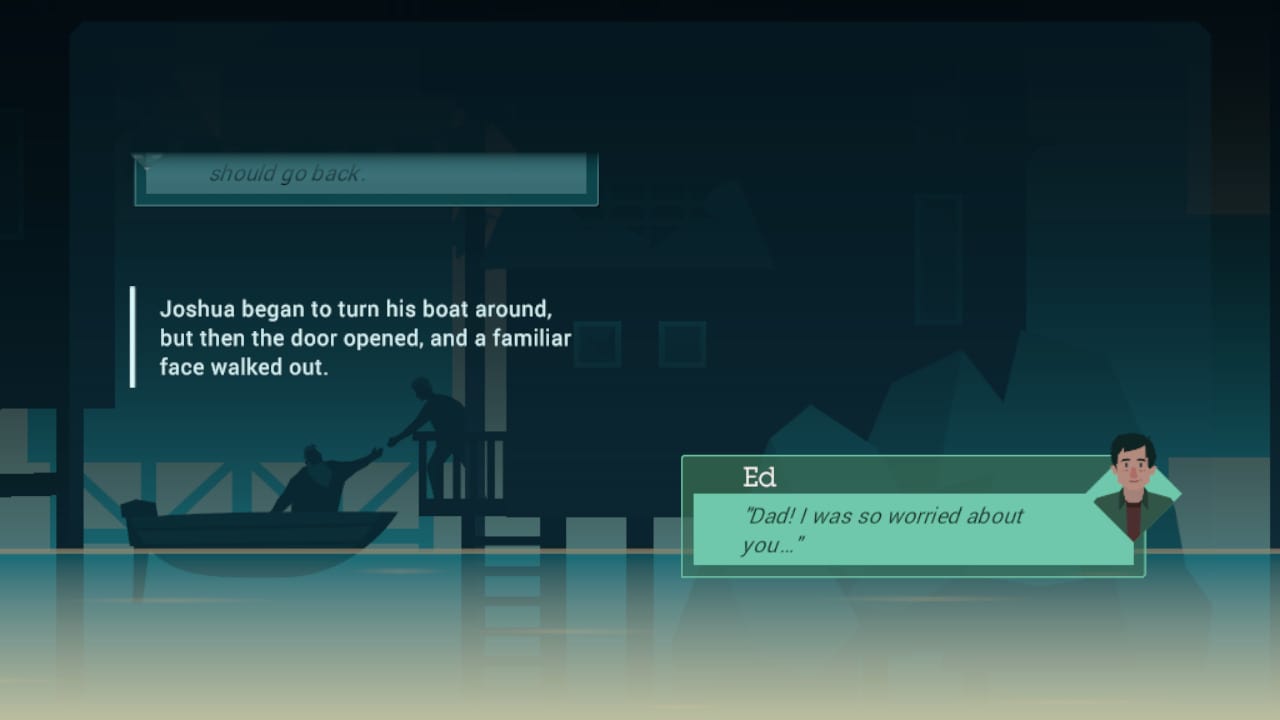The width and height of the screenshot is (1280, 720).
Task: Click the window on the stilt house
Action: click(x=597, y=343)
